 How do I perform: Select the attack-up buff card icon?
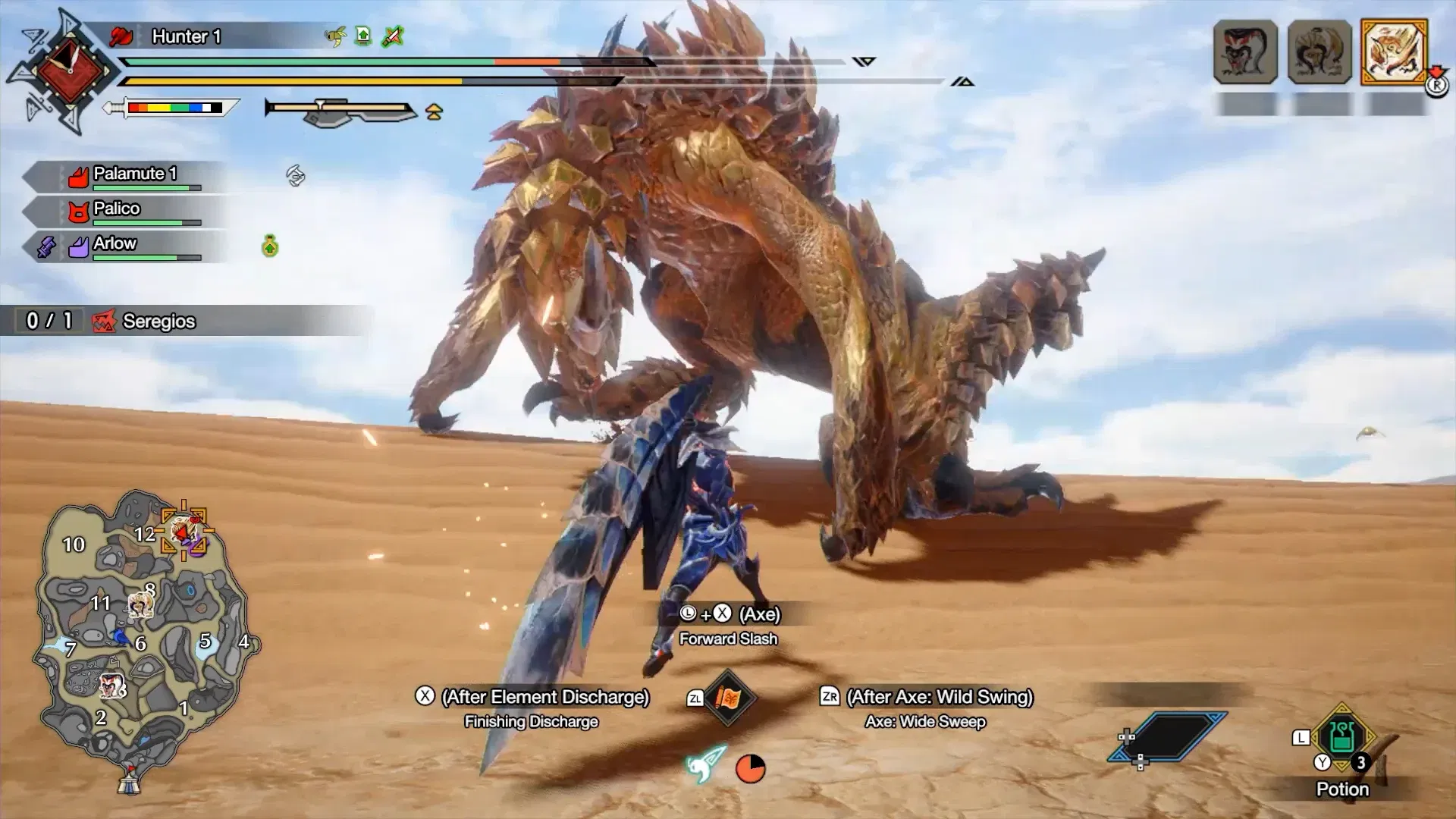[x=362, y=36]
